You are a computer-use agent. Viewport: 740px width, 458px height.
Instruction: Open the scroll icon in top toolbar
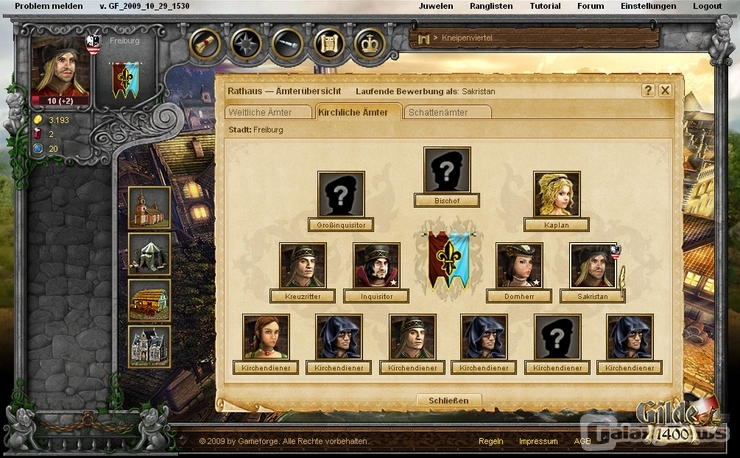pos(329,43)
